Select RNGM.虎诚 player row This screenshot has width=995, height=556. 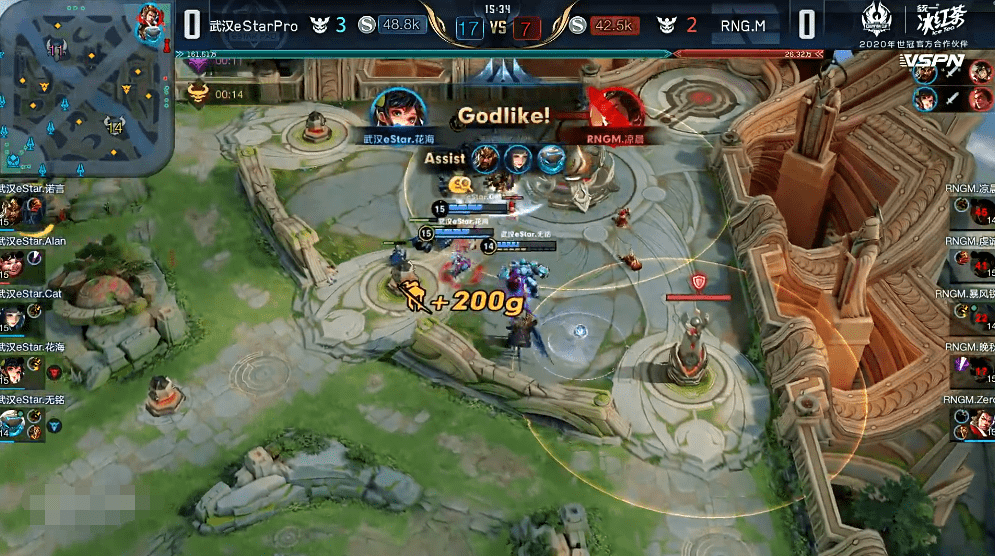[x=972, y=262]
